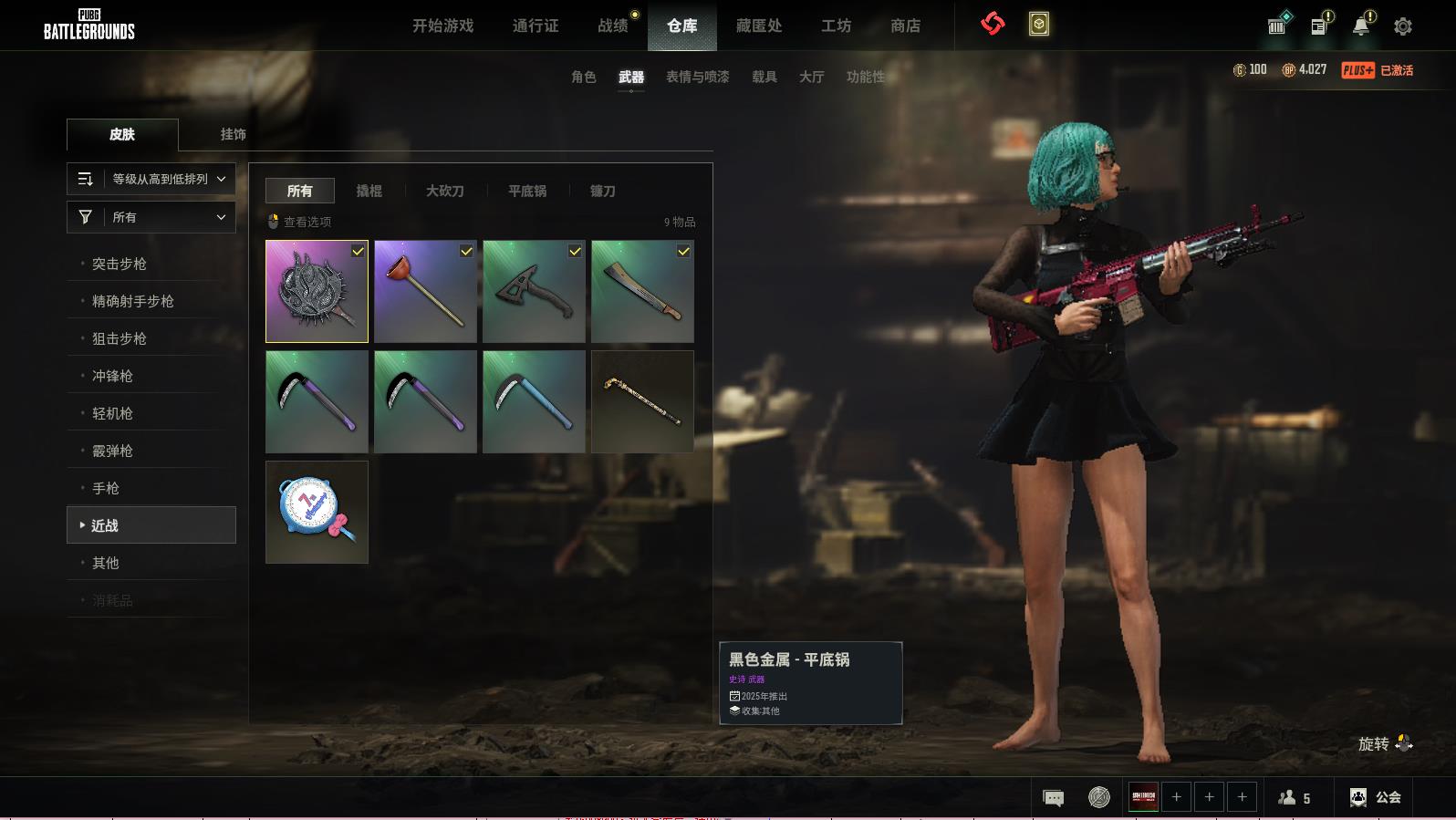Open the settings gear icon
Screen dimensions: 1456x820
(x=1403, y=26)
